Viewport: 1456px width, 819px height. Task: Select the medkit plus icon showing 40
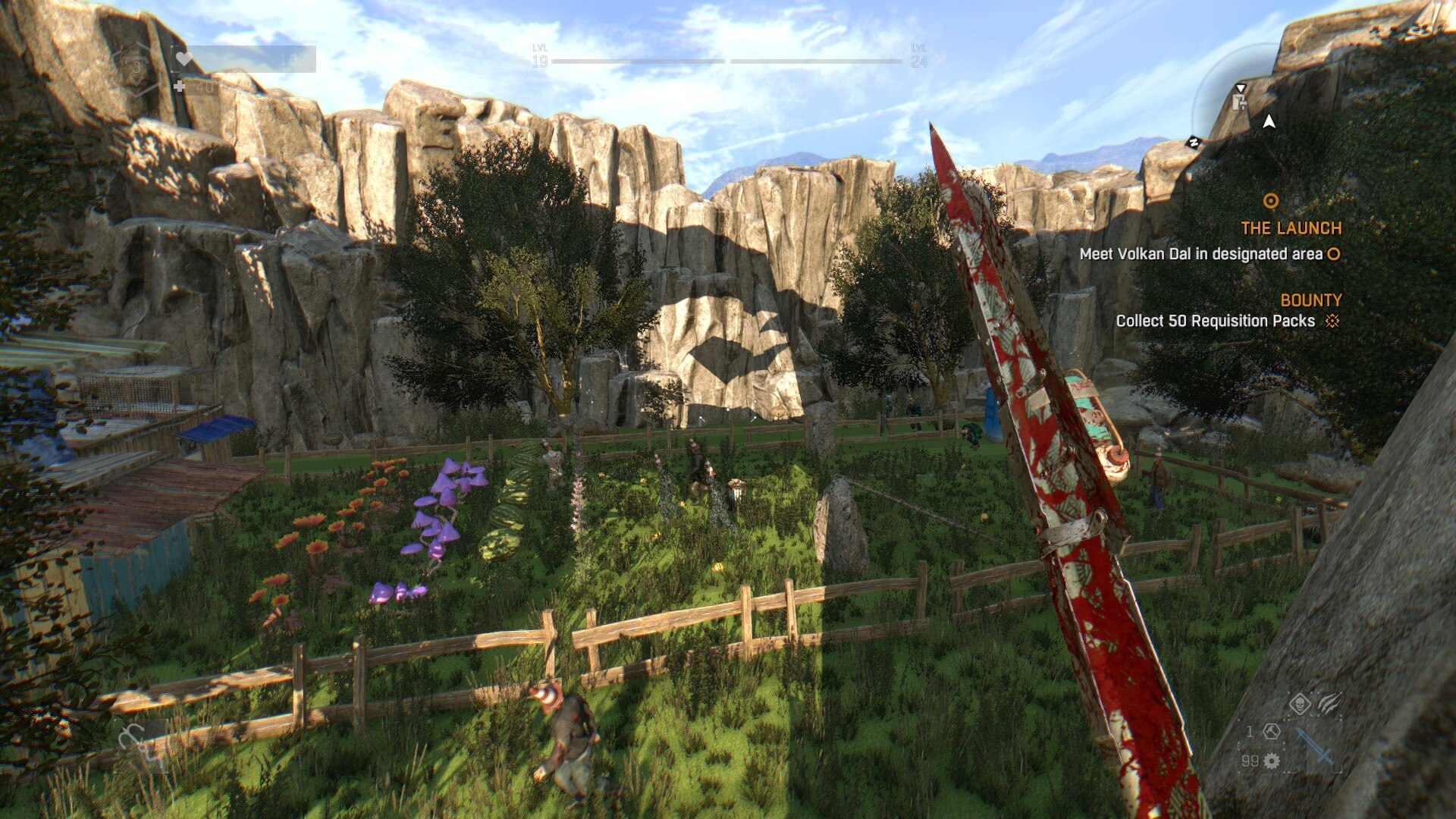pos(180,87)
